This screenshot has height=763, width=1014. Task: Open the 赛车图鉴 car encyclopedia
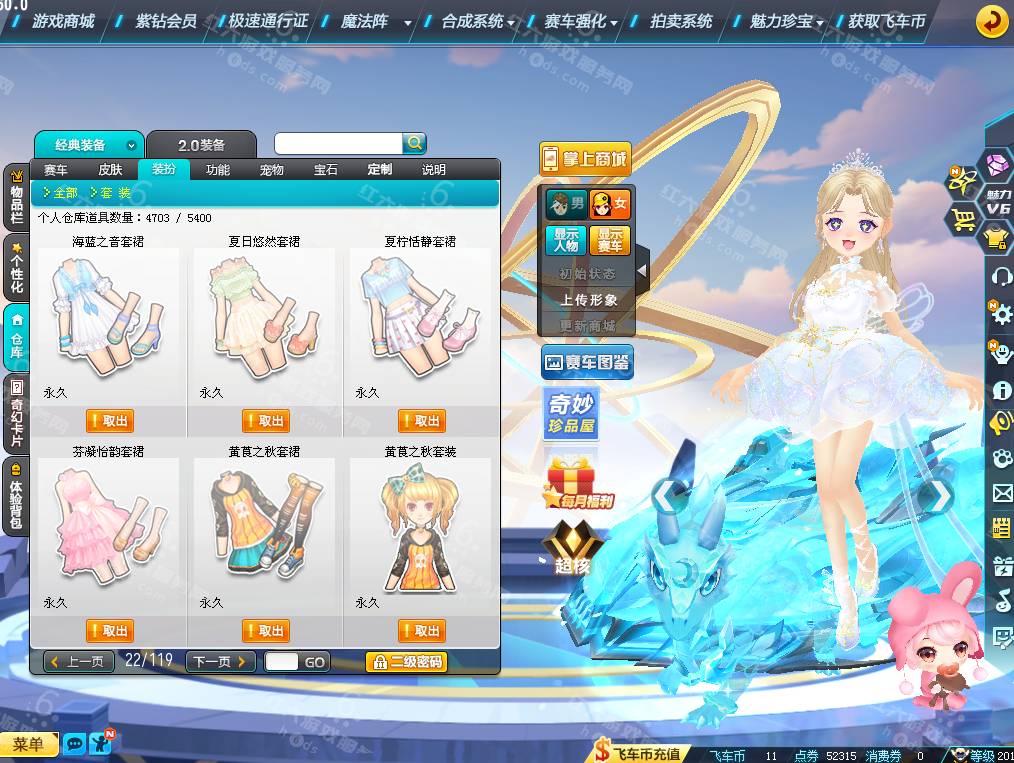click(587, 363)
